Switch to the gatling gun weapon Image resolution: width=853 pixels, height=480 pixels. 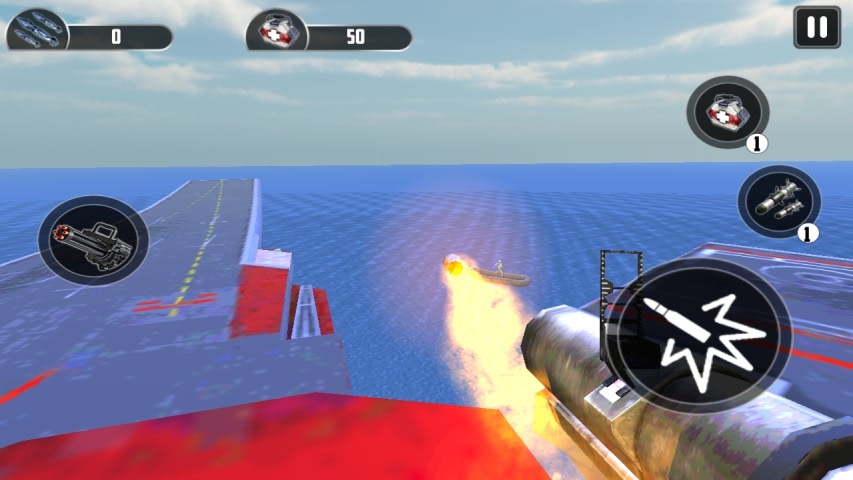93,240
